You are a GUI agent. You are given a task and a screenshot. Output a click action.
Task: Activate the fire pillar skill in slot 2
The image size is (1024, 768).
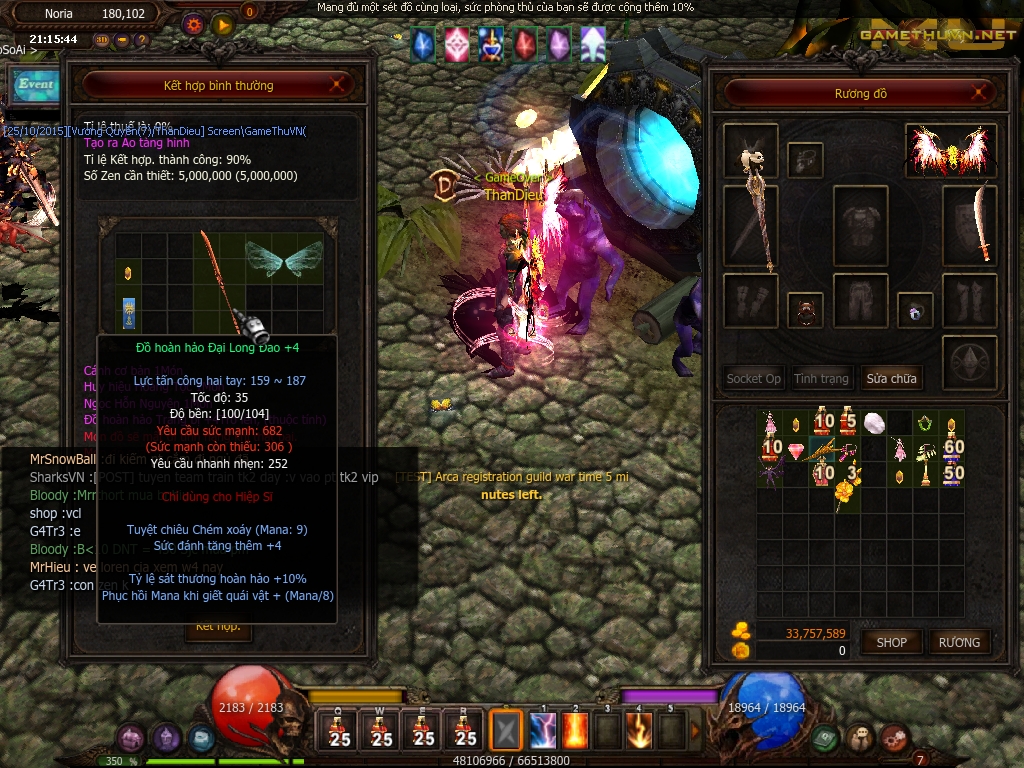click(575, 731)
